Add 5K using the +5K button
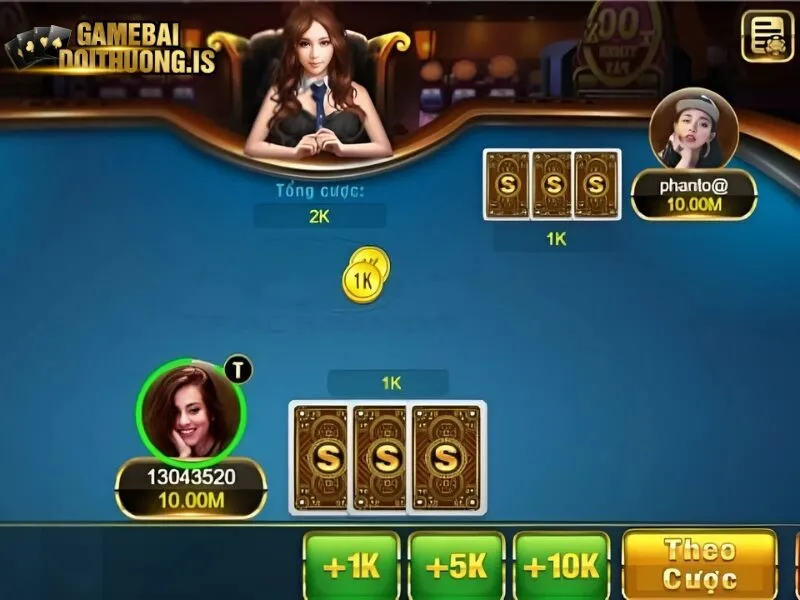 click(456, 566)
